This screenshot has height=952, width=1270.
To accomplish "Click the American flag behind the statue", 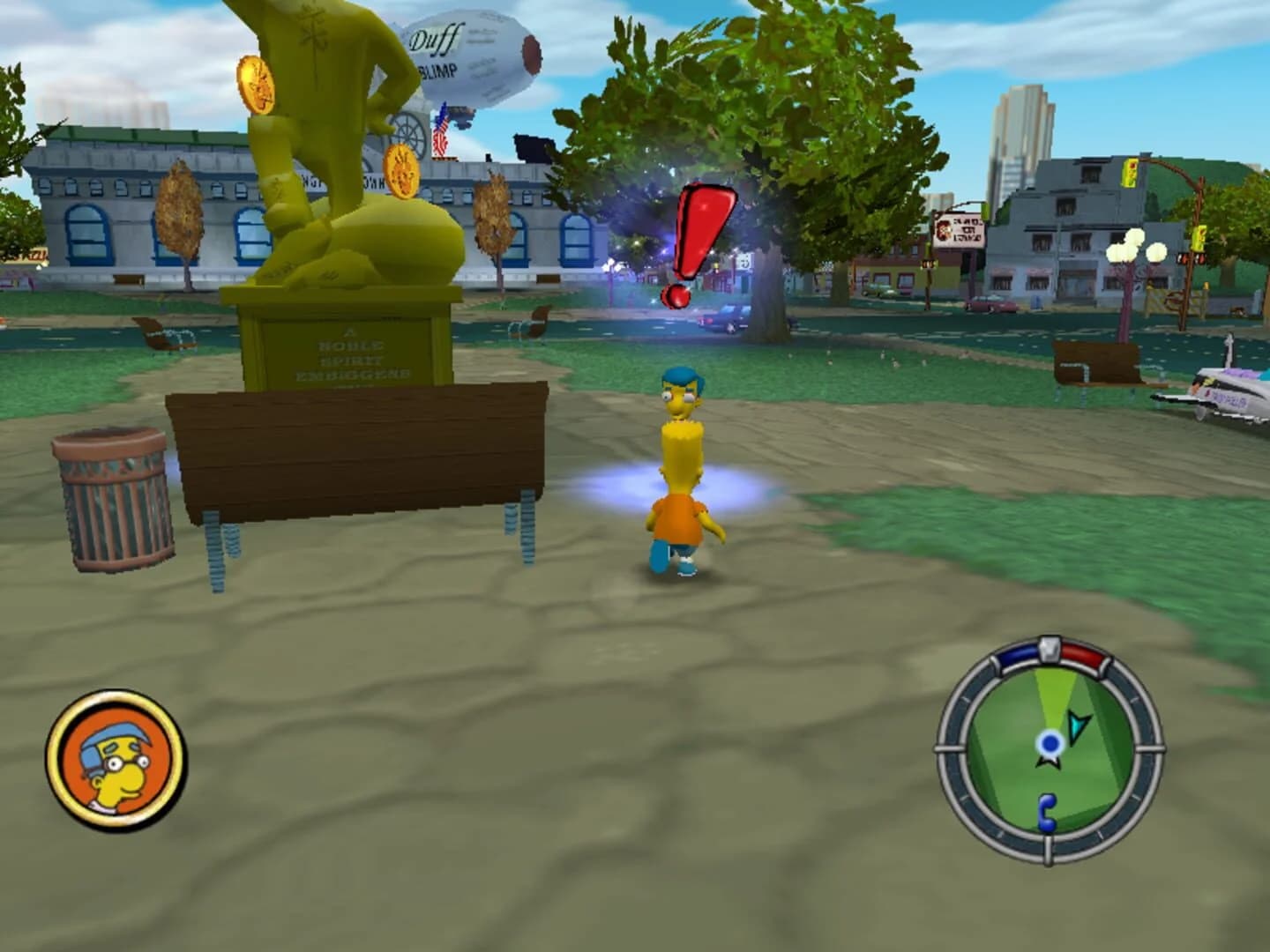I will [440, 132].
